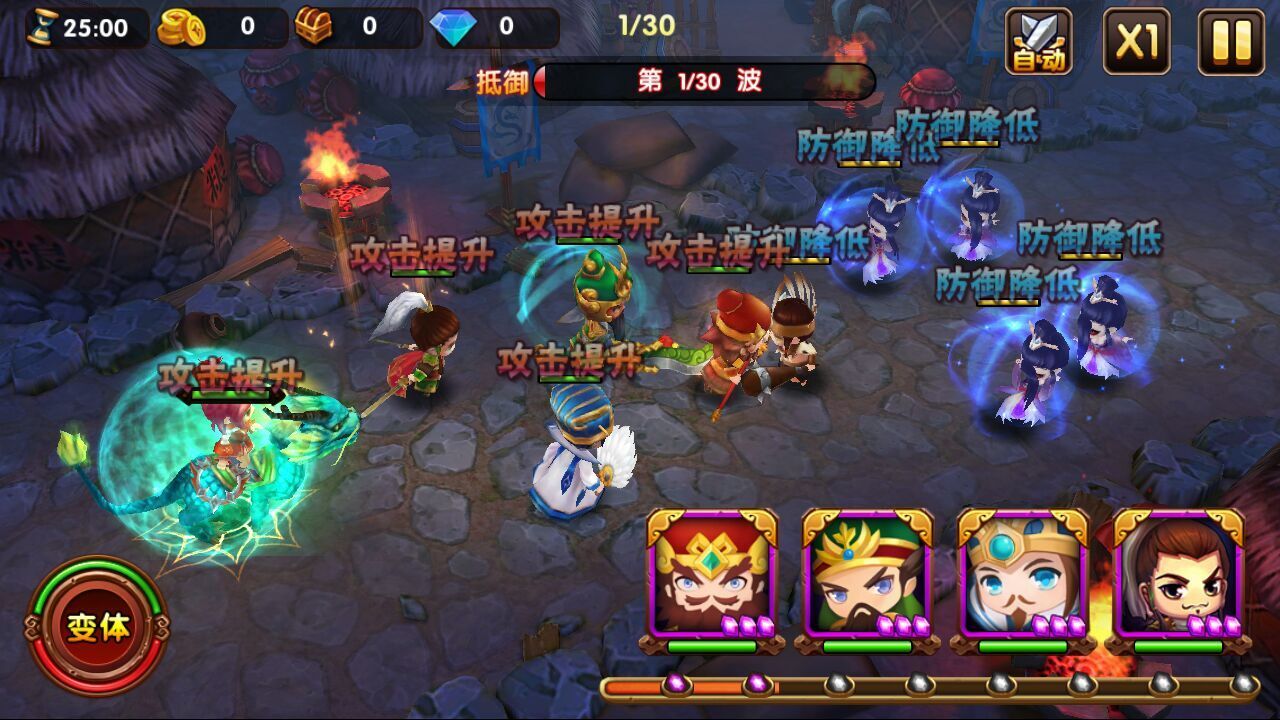Select the red-crowned bearded hero portrait
1280x720 pixels.
click(x=712, y=577)
